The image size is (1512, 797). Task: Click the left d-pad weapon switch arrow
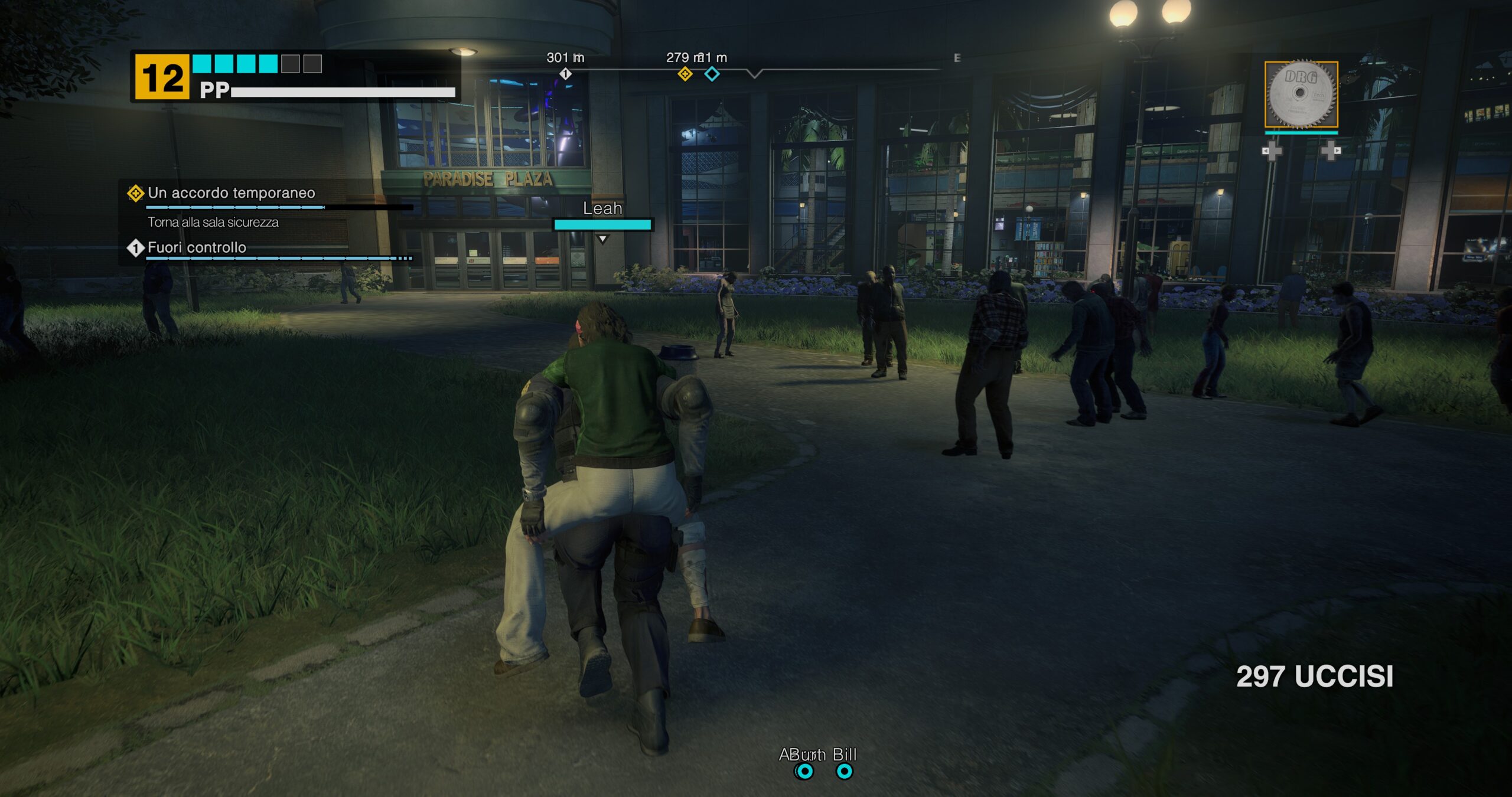click(1267, 152)
